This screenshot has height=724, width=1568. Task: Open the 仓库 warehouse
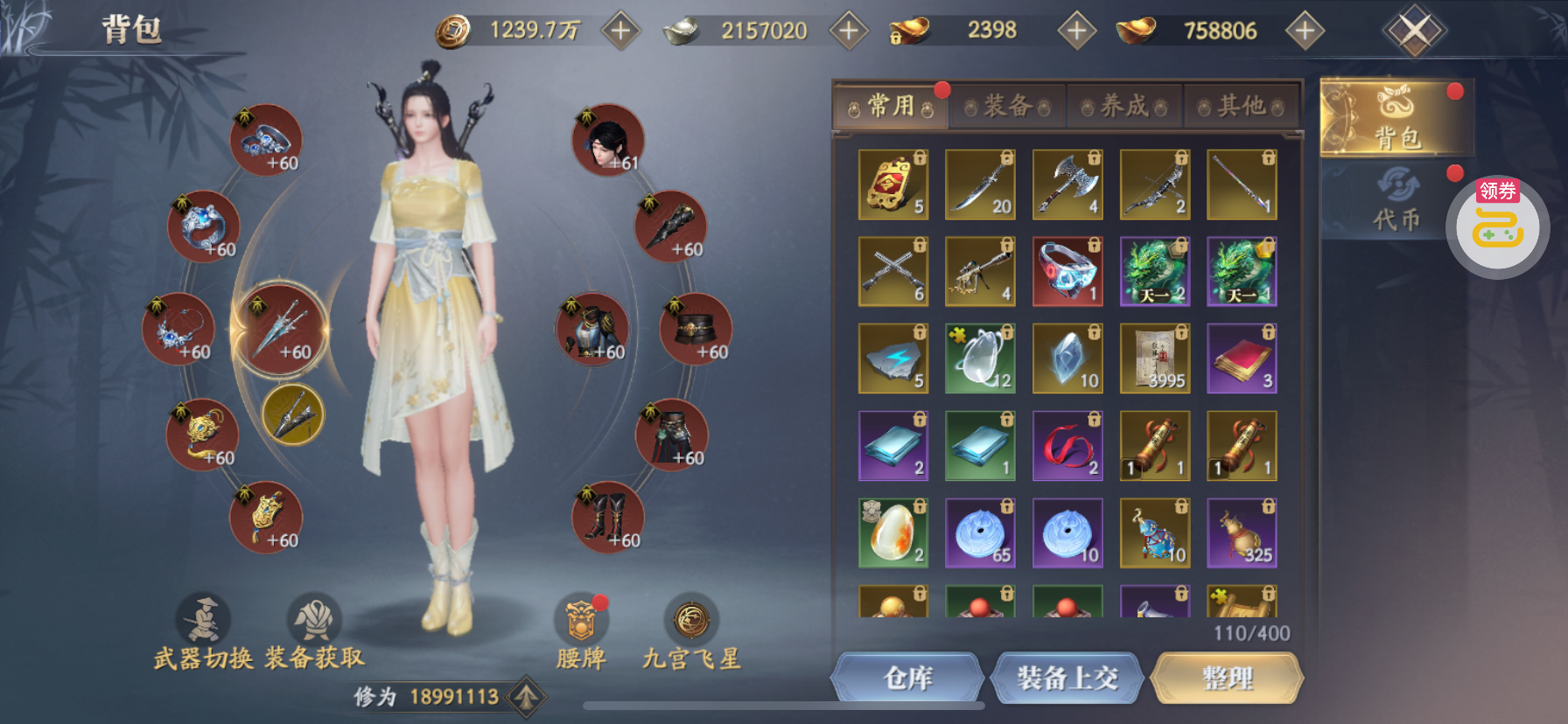click(907, 678)
